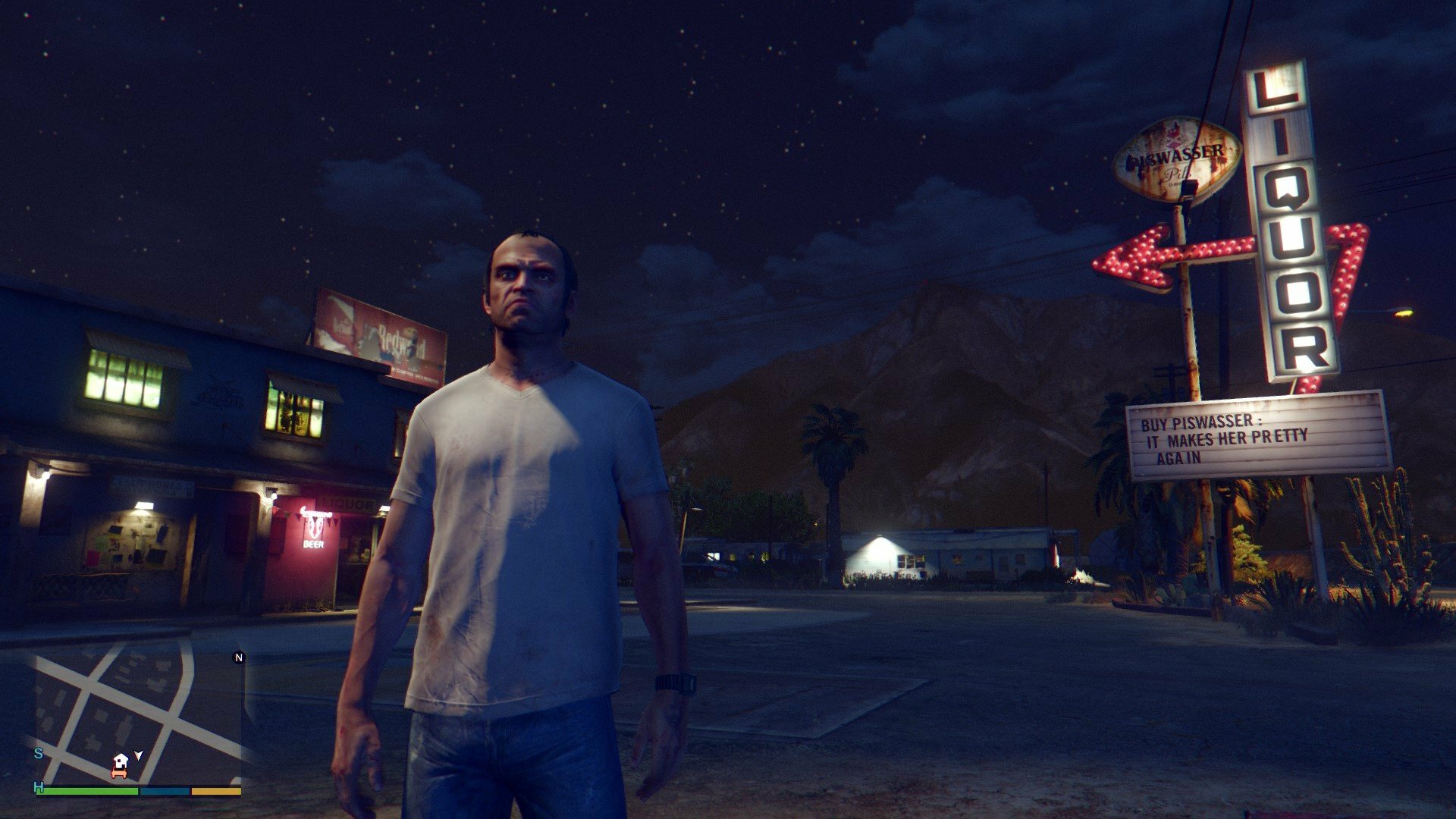Select the white safehouse icon on the minimap
Screen dimensions: 1456x819
click(x=121, y=760)
